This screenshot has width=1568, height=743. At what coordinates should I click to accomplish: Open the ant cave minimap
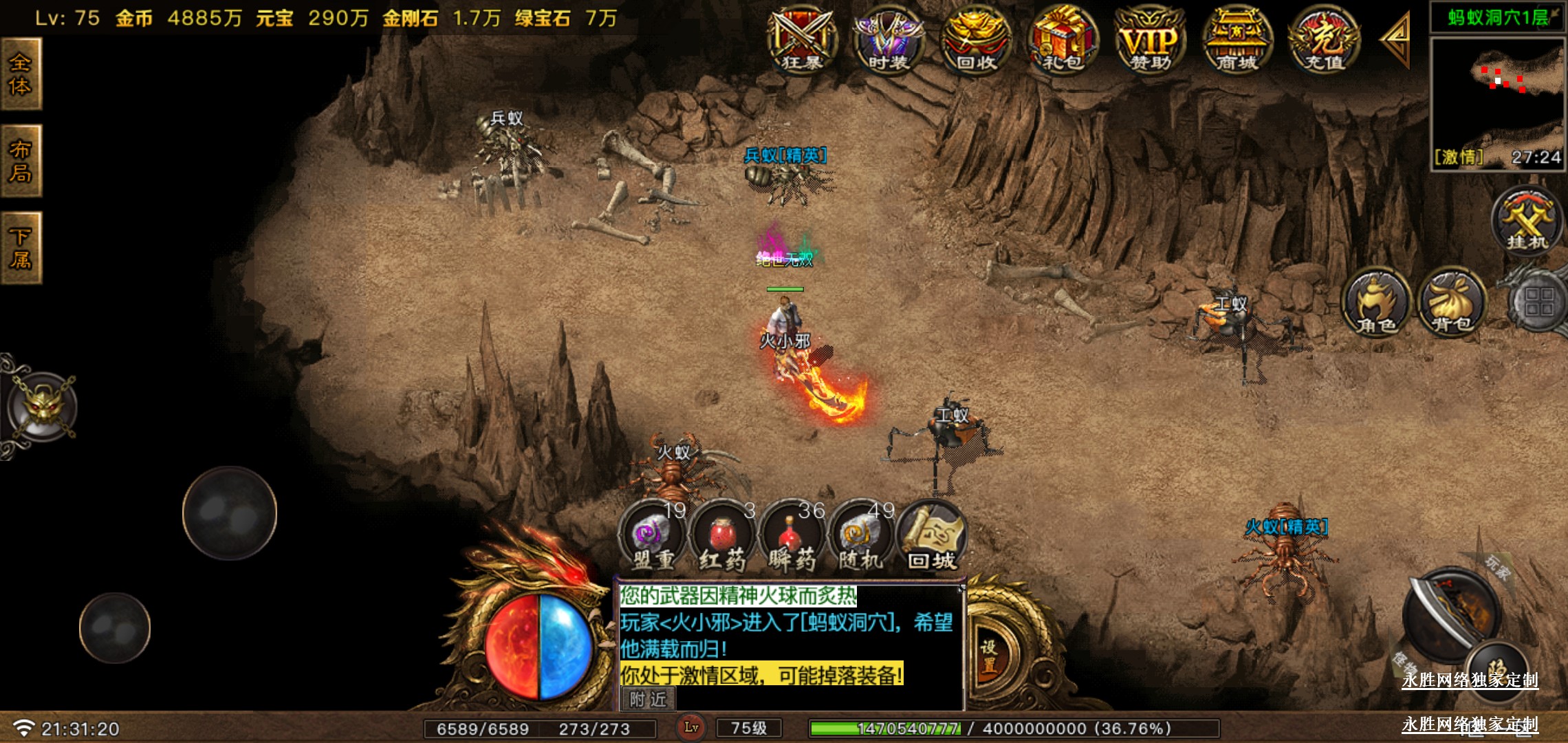pyautogui.click(x=1497, y=96)
